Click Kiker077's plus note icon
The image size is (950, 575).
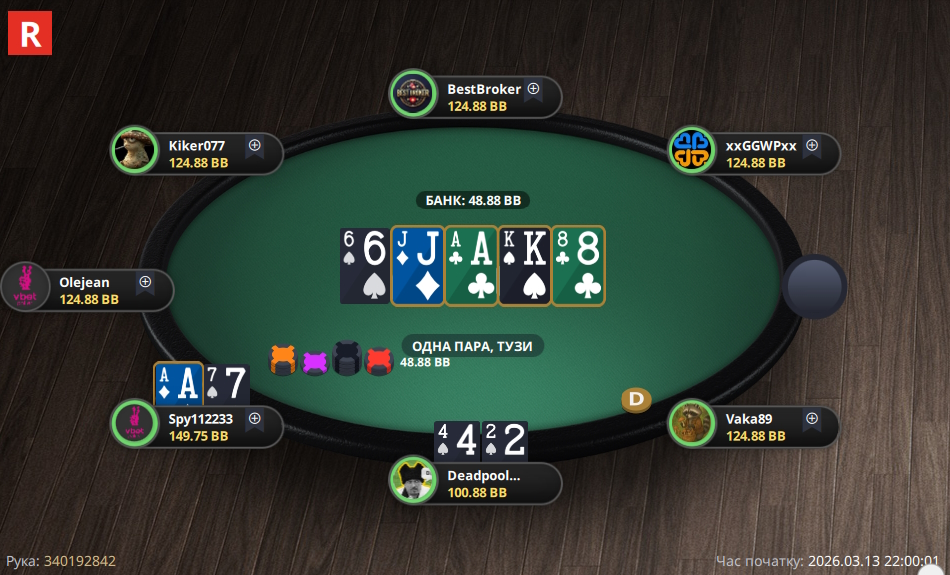[254, 145]
